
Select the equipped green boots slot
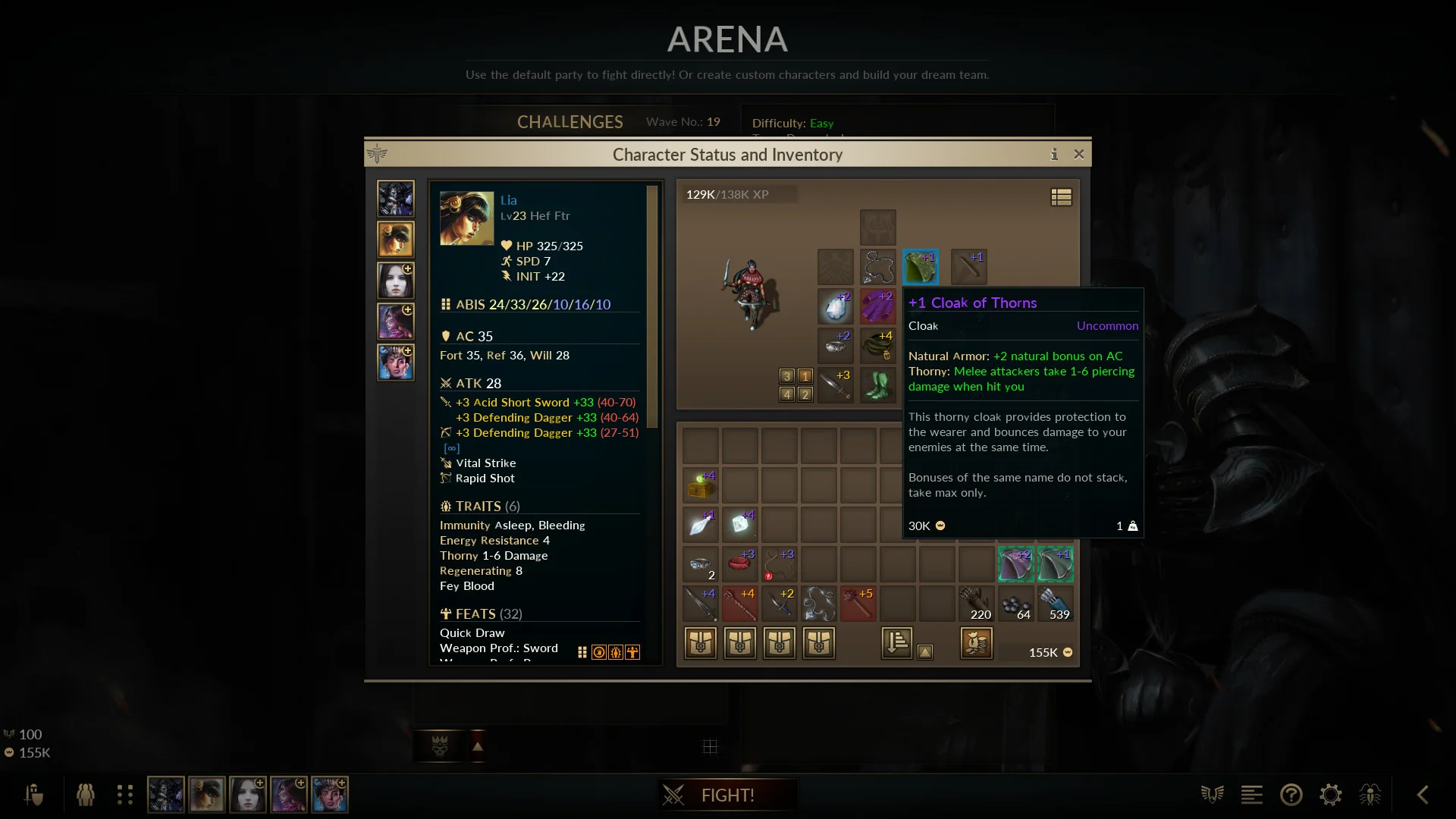(878, 386)
